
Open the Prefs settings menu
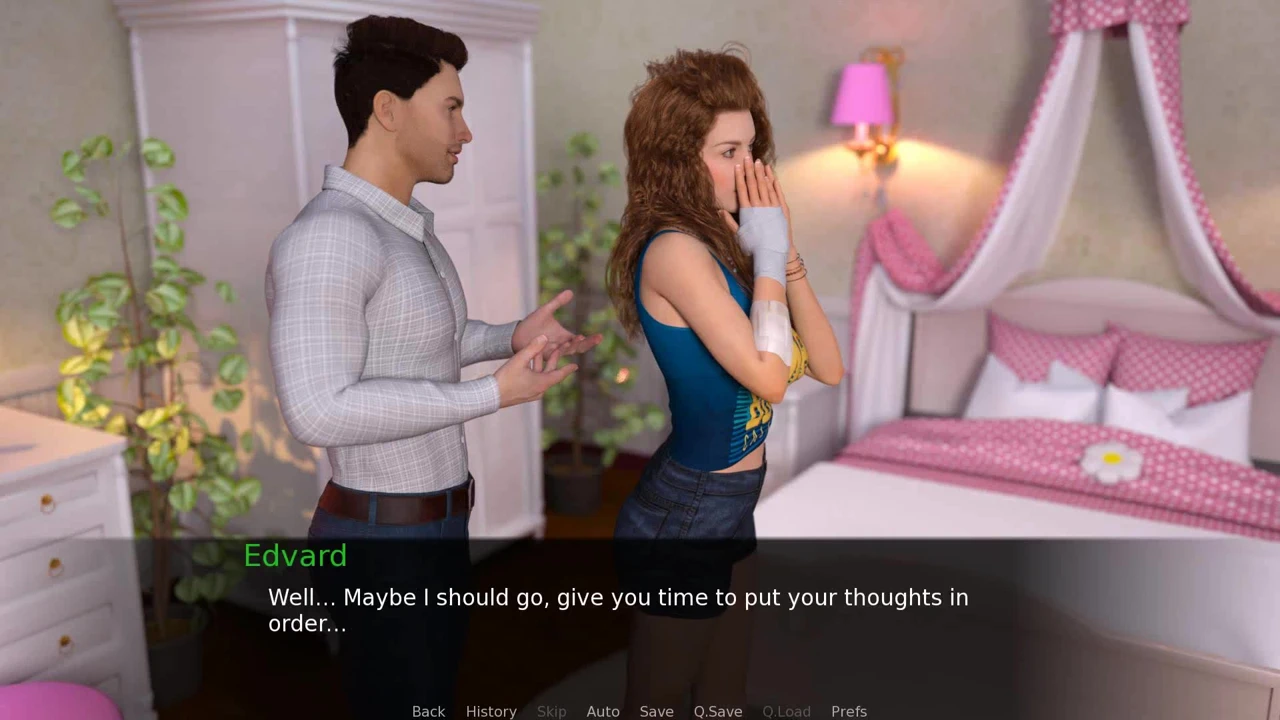[848, 711]
